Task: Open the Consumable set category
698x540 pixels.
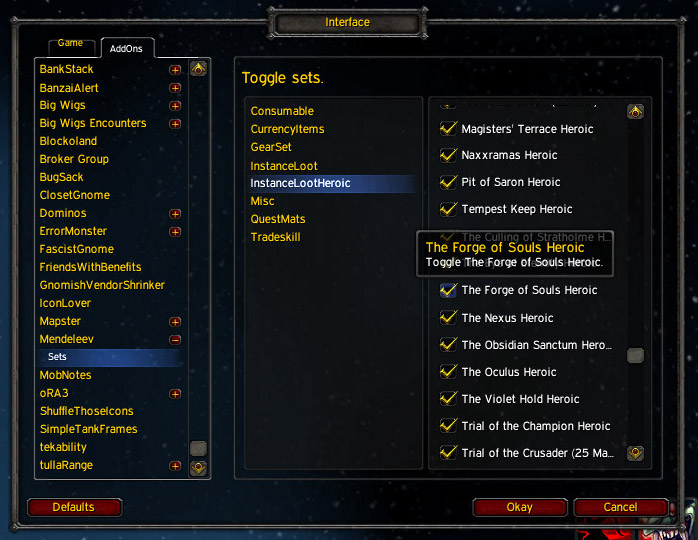Action: click(282, 111)
